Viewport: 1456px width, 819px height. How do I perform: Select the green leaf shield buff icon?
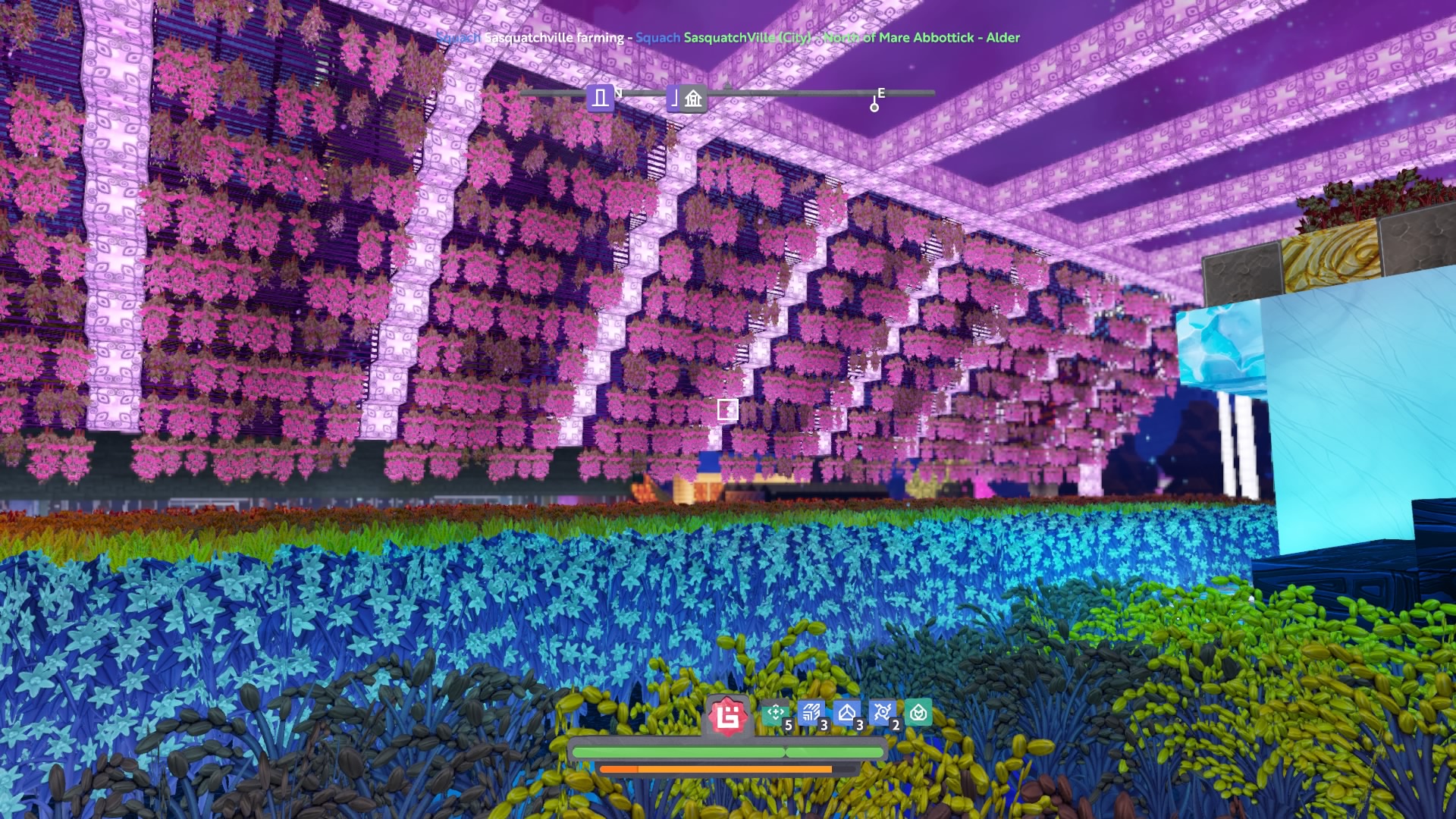[x=918, y=713]
